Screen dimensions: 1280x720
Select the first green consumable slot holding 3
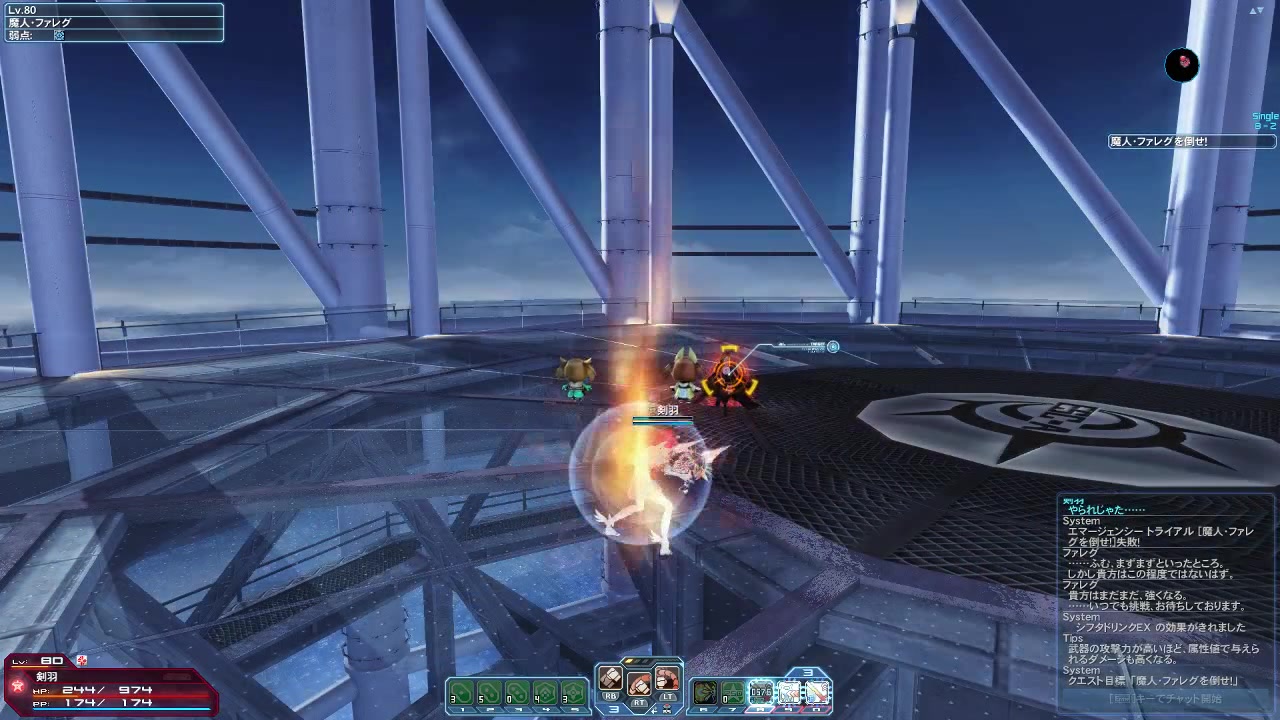(x=461, y=692)
